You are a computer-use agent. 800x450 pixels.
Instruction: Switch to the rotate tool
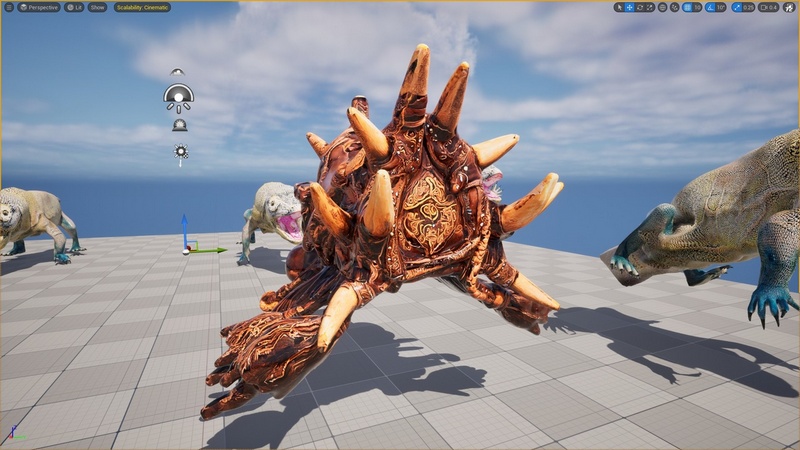pyautogui.click(x=639, y=7)
